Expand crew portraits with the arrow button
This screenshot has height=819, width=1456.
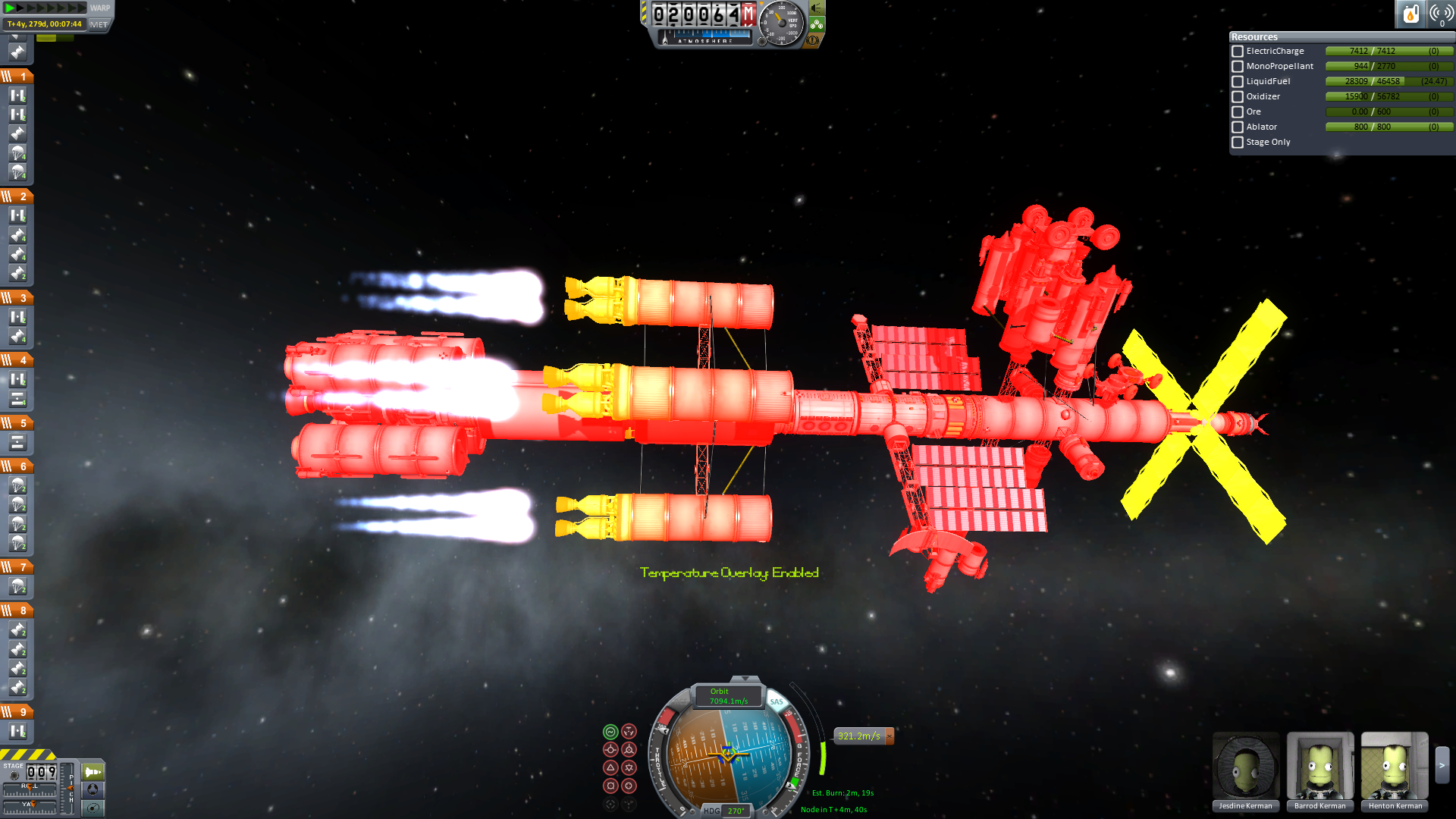(1442, 766)
